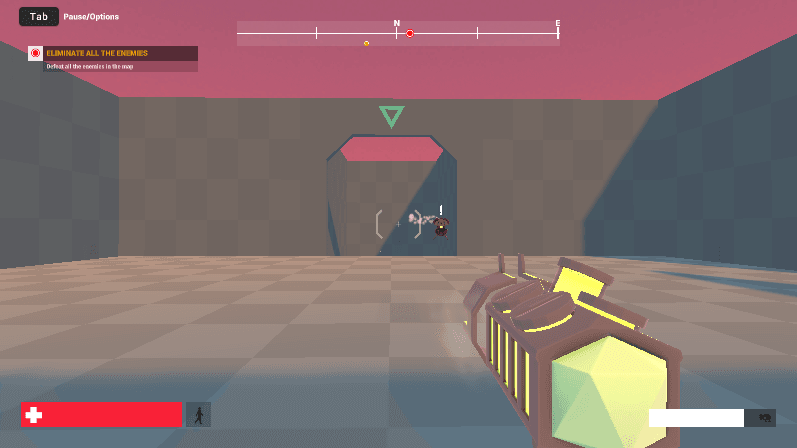797x448 pixels.
Task: Click the weapon icon beside the ammo bar
Action: tap(765, 418)
